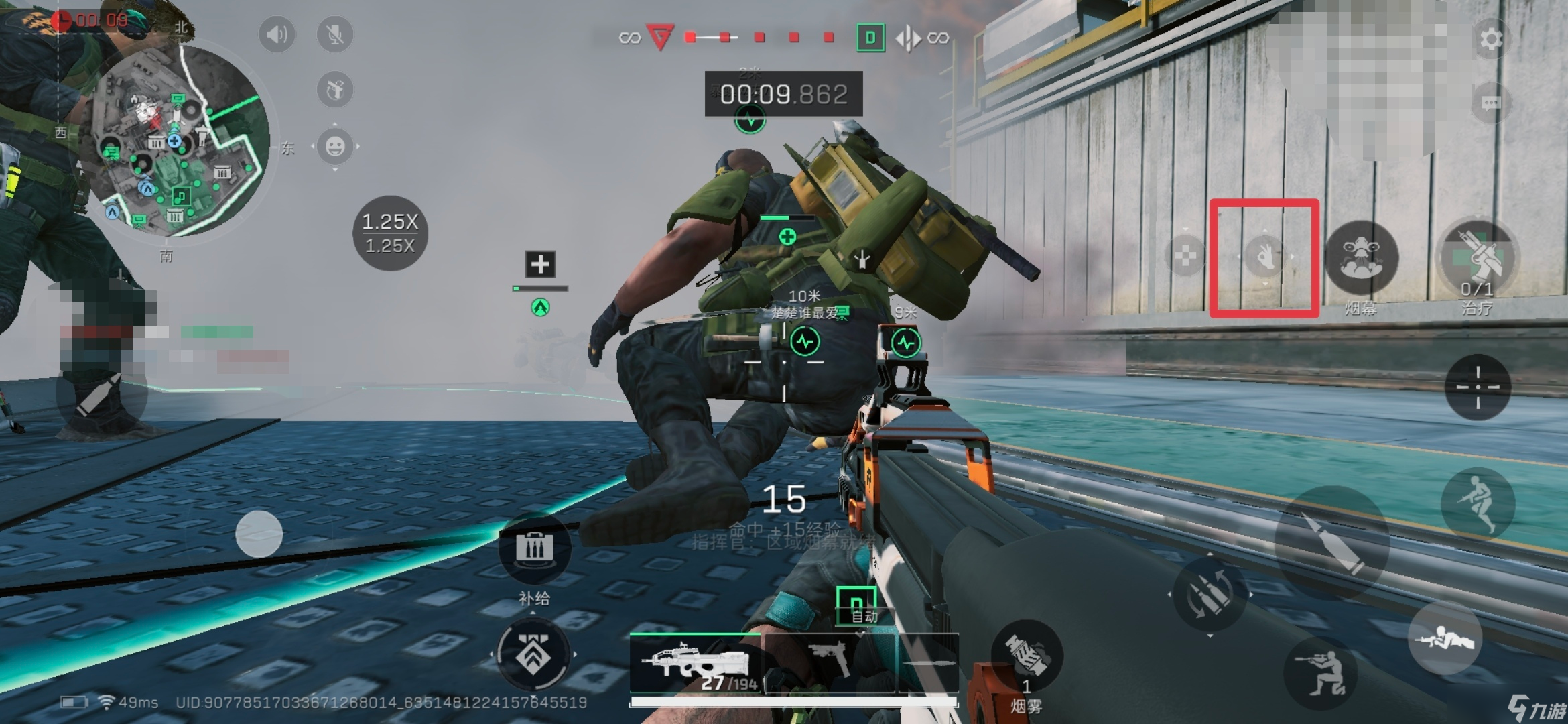The height and width of the screenshot is (724, 1568).
Task: Use the 治疗 healing syringe ability
Action: click(x=1478, y=258)
